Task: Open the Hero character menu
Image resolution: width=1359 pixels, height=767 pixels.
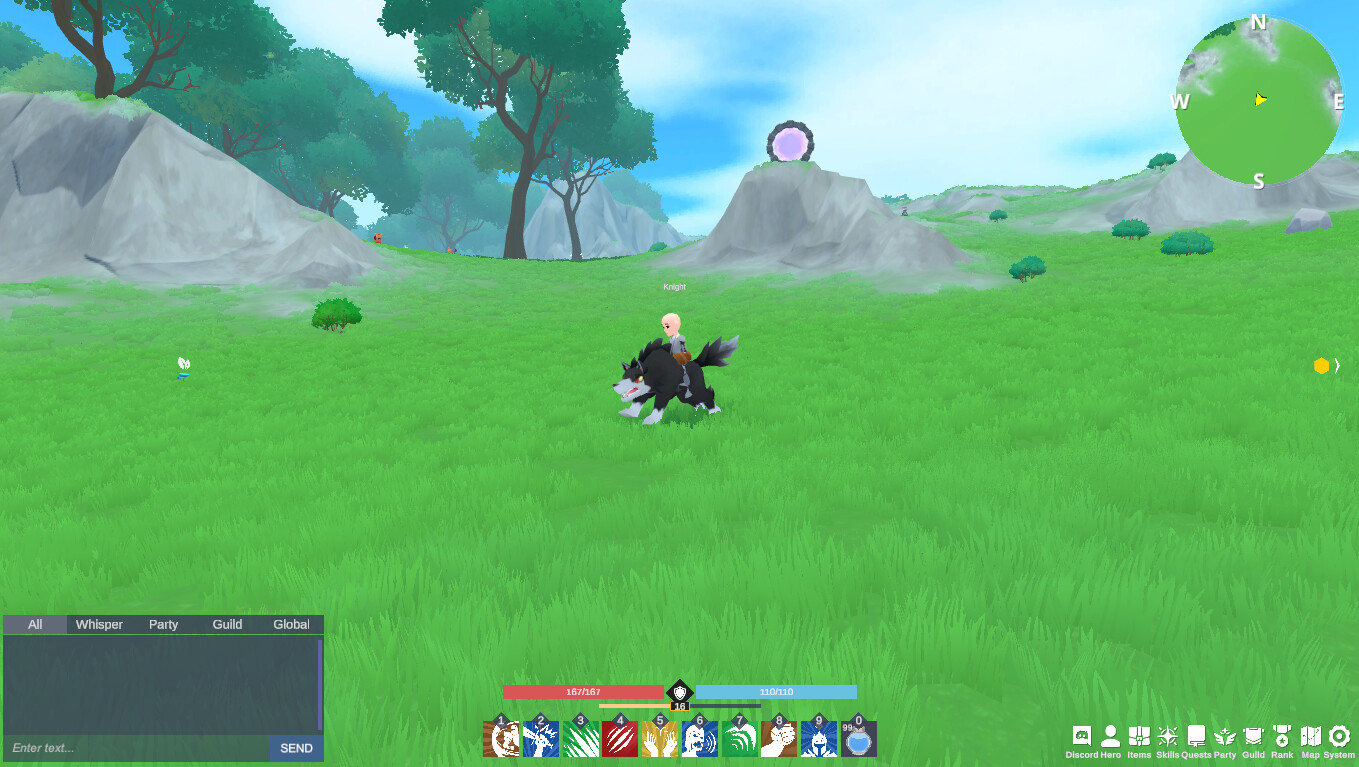Action: [1110, 735]
